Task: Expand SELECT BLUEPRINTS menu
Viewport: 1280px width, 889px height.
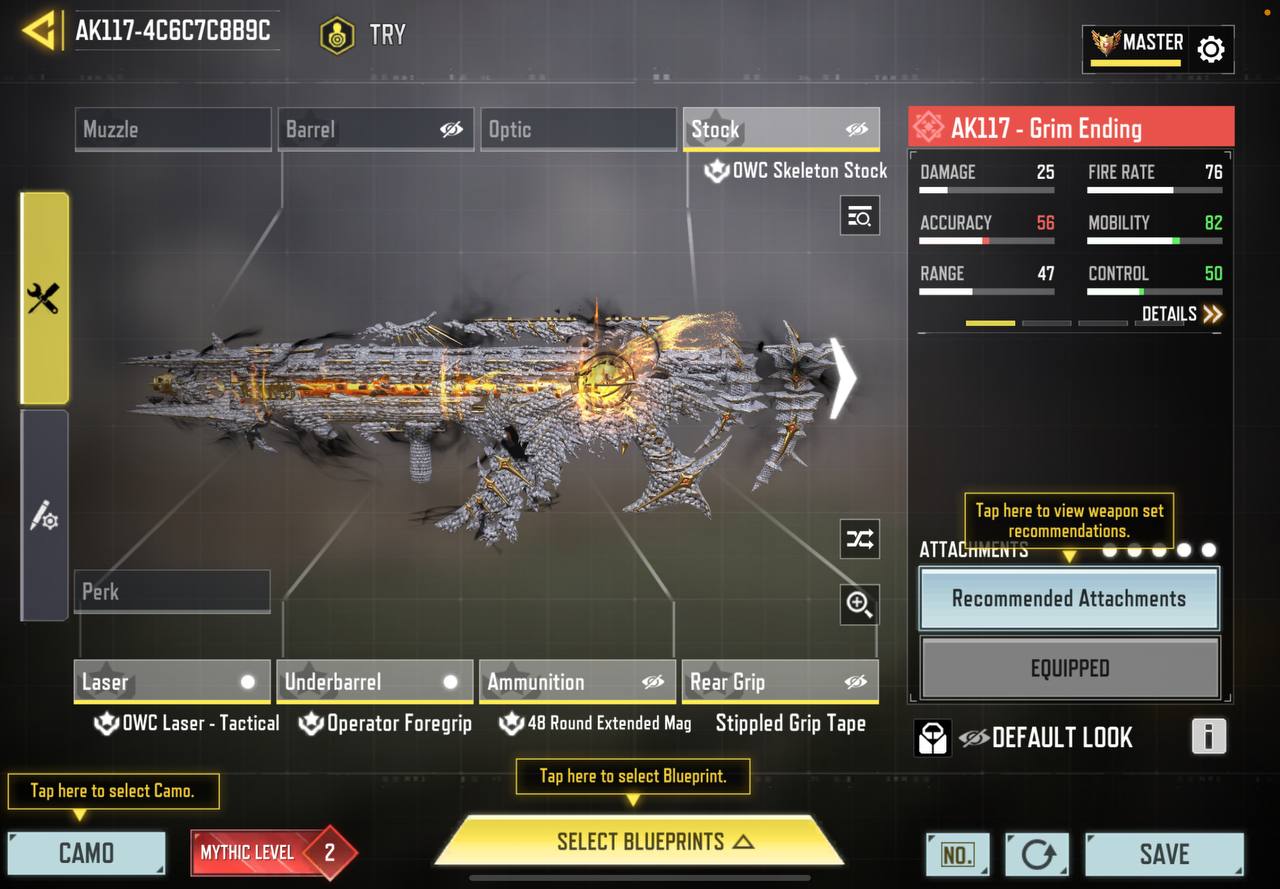Action: tap(639, 841)
